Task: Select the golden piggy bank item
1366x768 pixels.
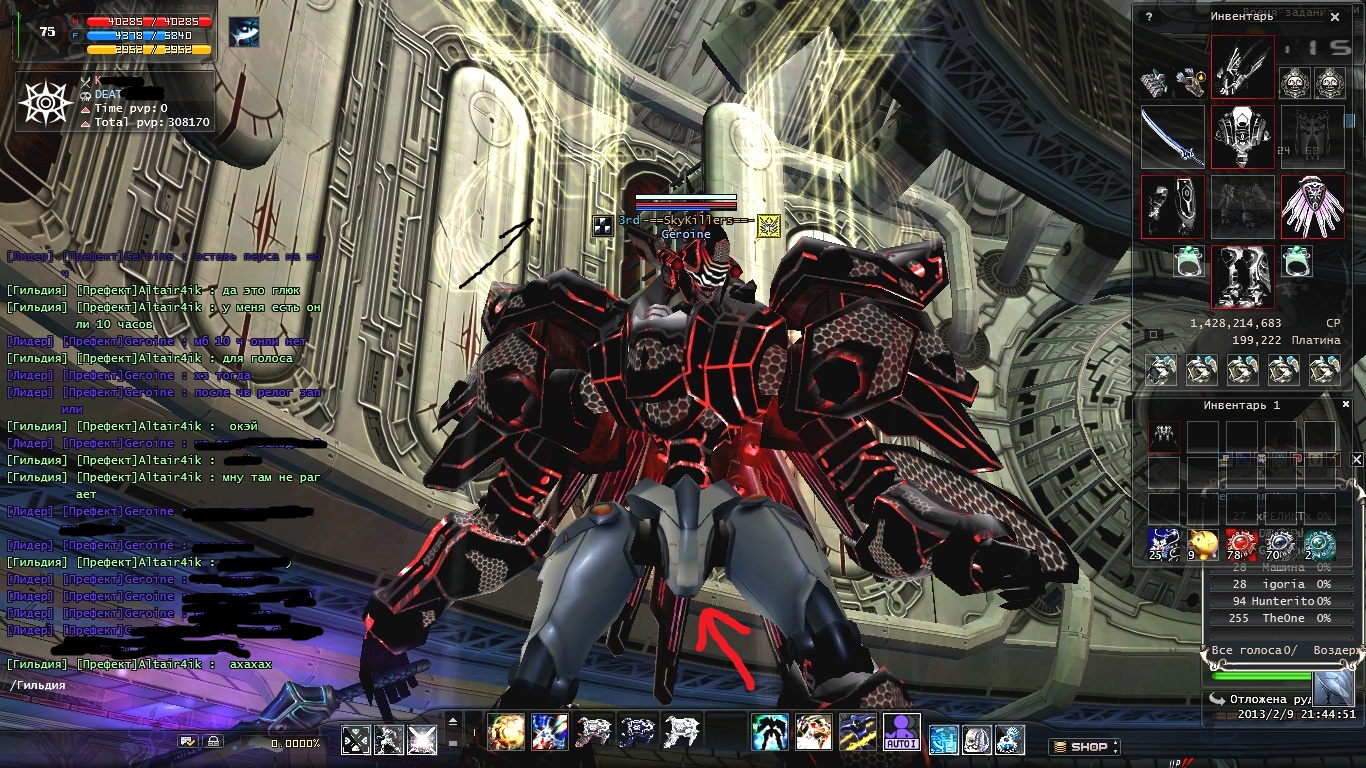Action: click(1203, 545)
